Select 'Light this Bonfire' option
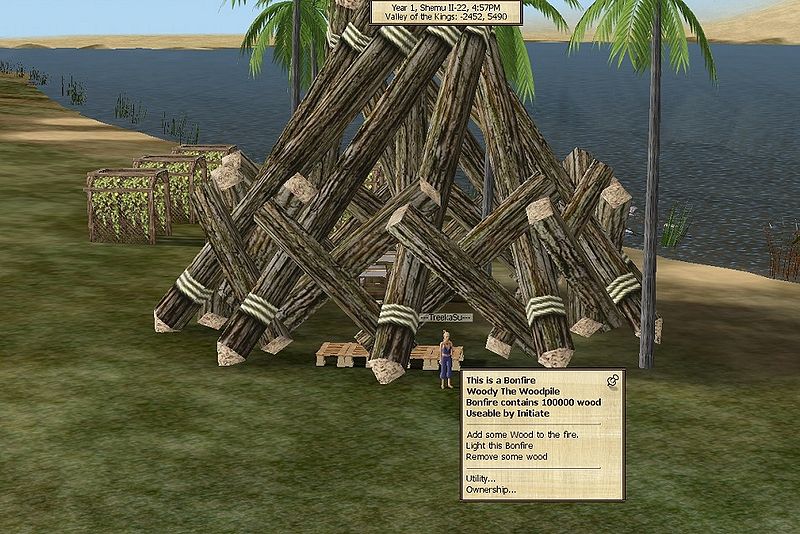 click(498, 446)
